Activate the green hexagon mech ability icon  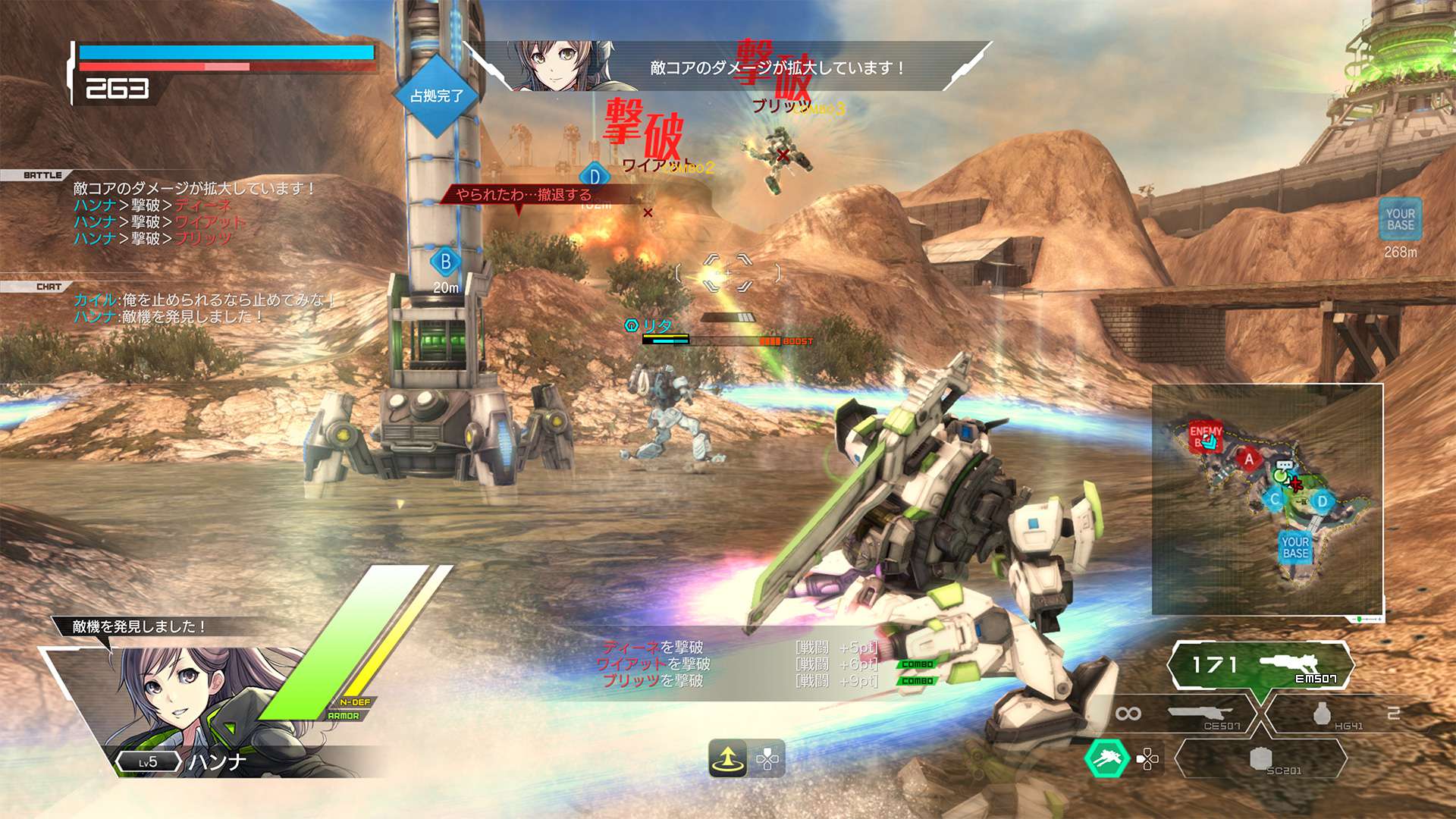(x=1106, y=758)
